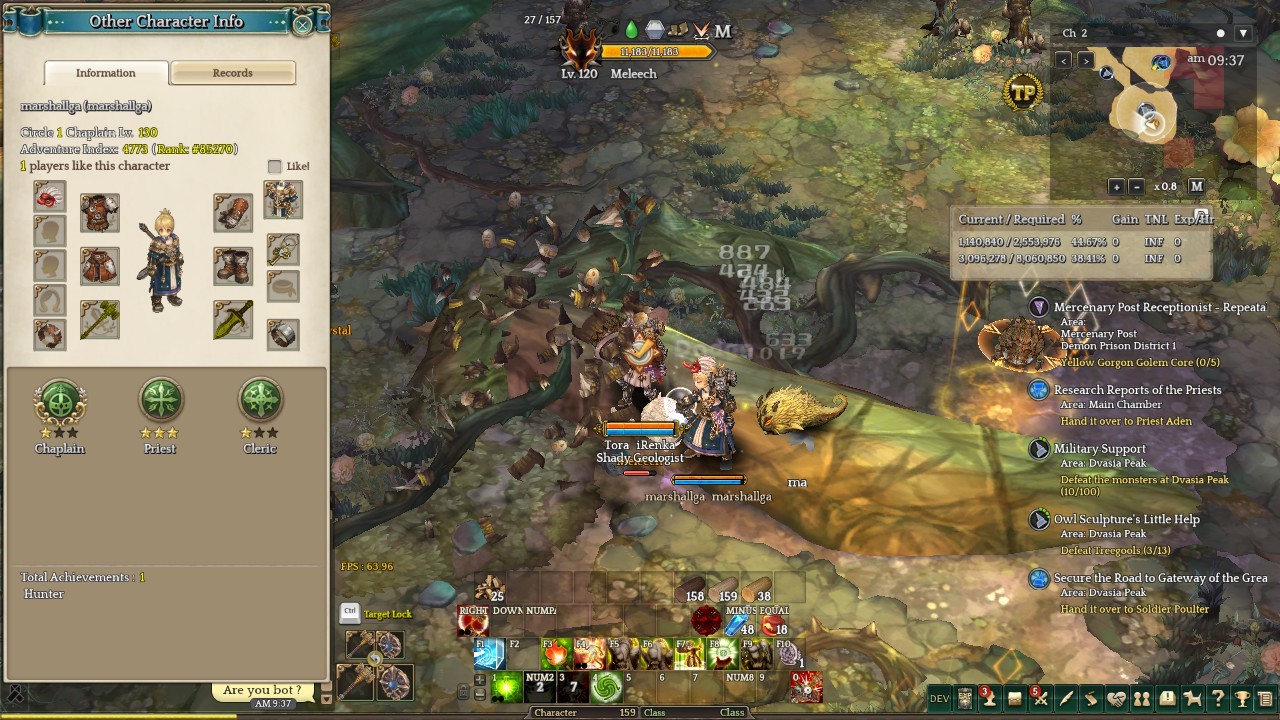Open the help question mark menu
The width and height of the screenshot is (1280, 720).
pyautogui.click(x=1217, y=699)
